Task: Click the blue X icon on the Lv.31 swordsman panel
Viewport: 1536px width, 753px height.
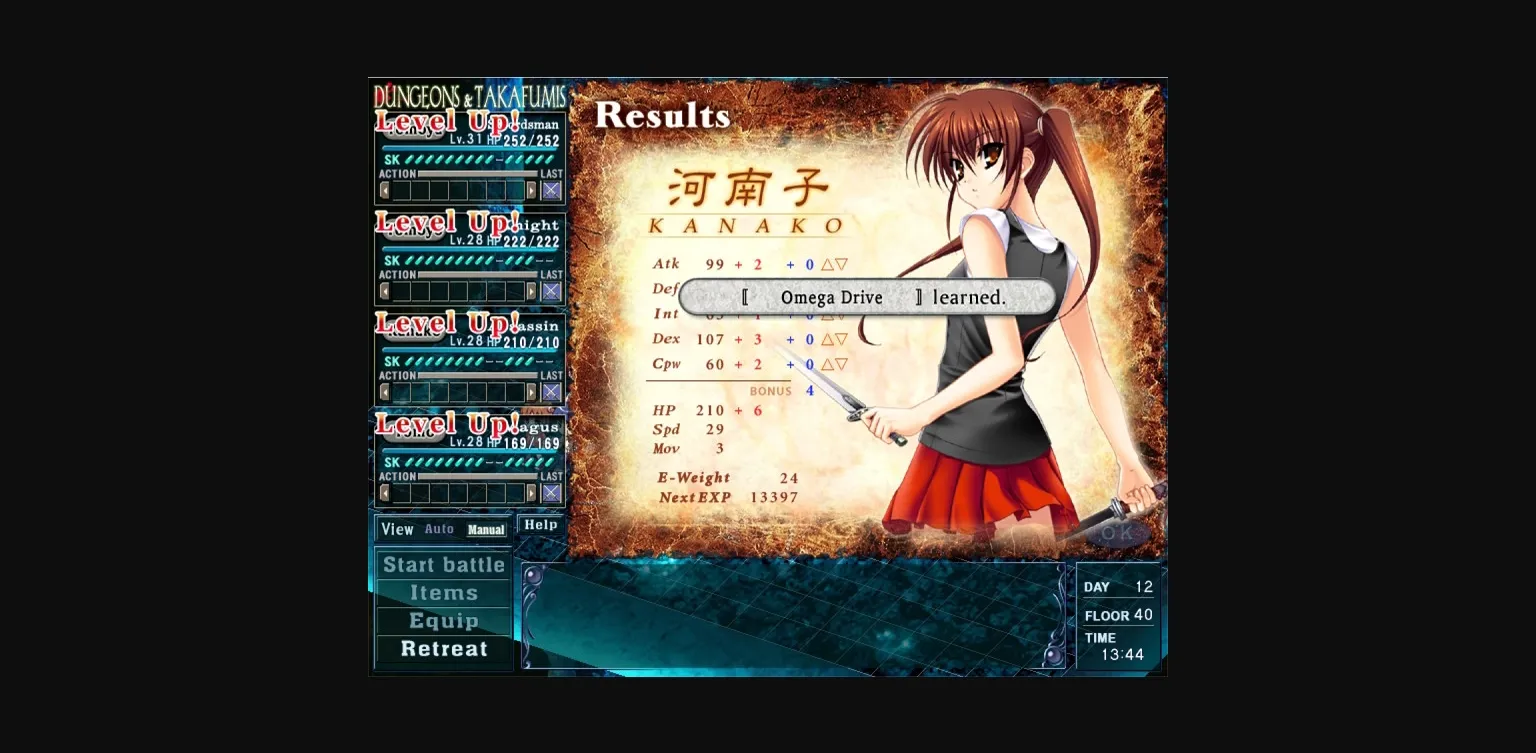Action: [x=551, y=190]
